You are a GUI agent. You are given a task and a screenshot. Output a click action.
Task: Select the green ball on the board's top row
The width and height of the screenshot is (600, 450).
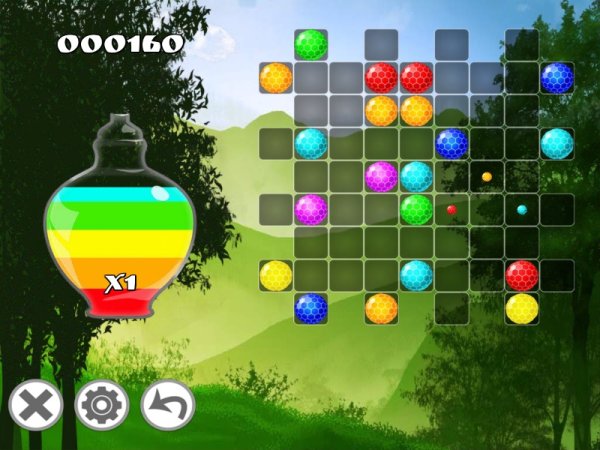[311, 44]
